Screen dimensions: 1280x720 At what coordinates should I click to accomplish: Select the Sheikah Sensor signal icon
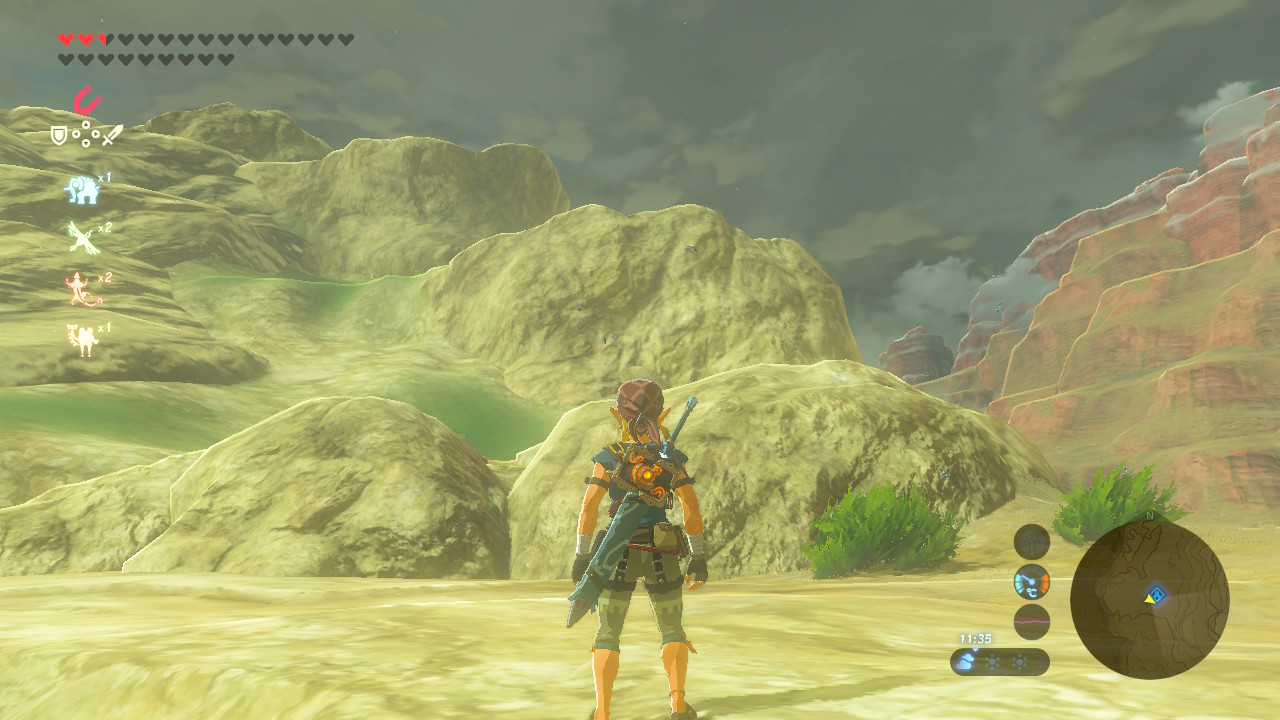(x=1032, y=542)
